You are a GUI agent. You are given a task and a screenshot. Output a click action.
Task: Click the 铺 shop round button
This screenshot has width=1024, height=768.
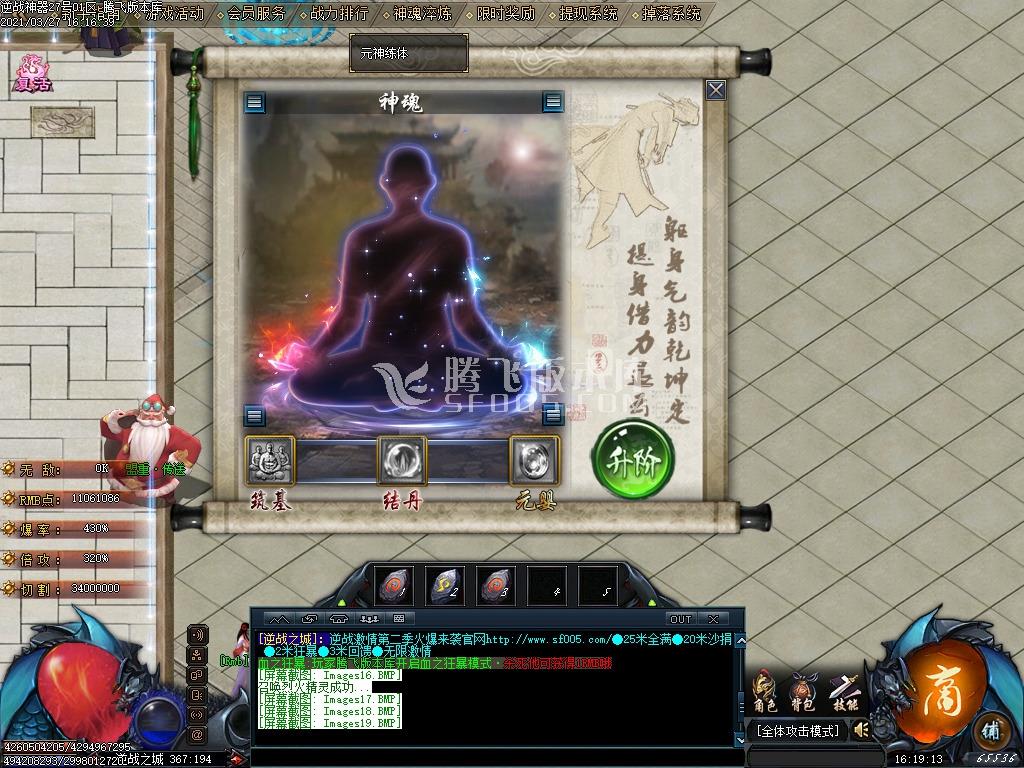click(x=989, y=729)
